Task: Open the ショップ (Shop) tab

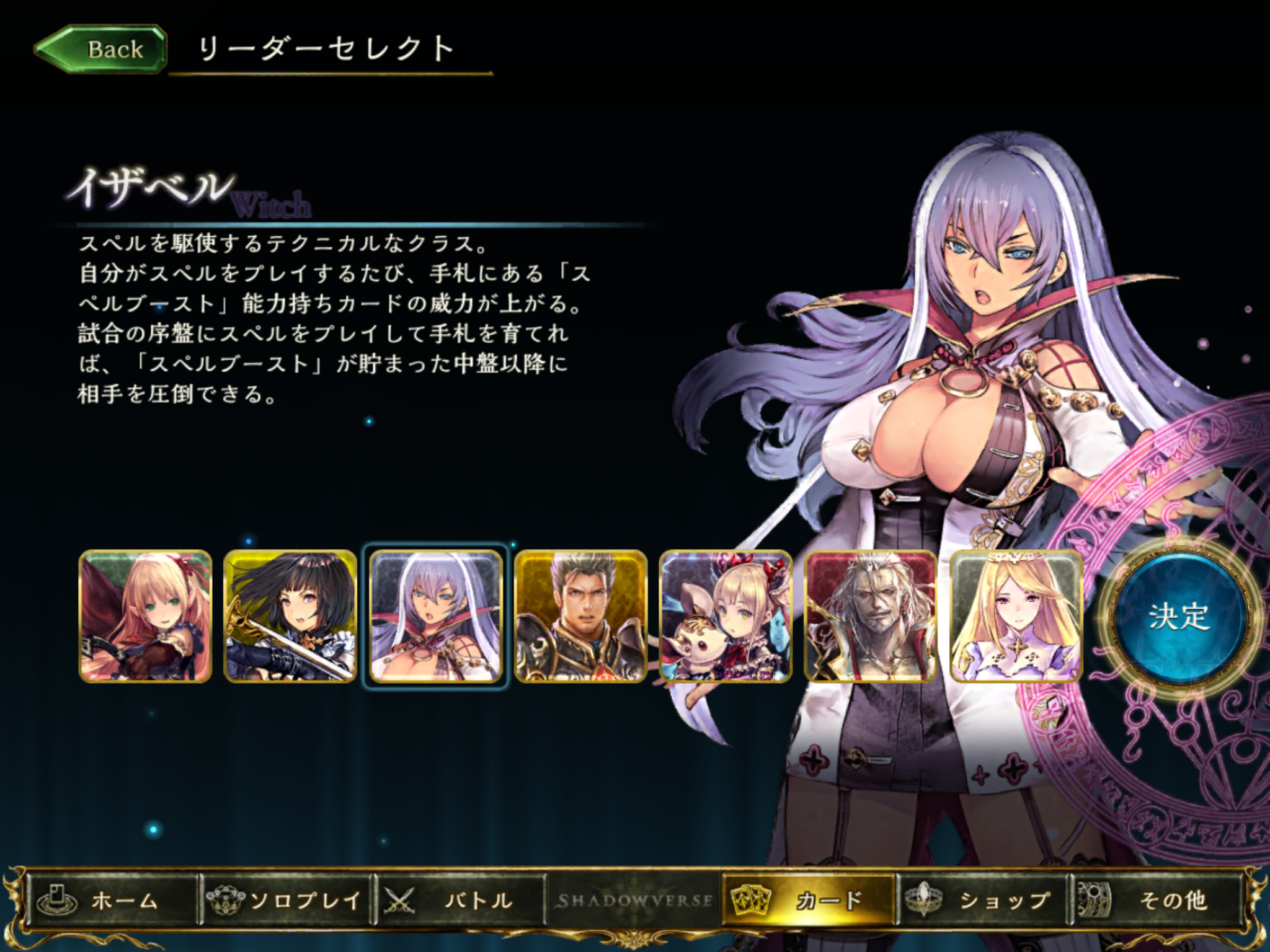Action: (x=983, y=900)
